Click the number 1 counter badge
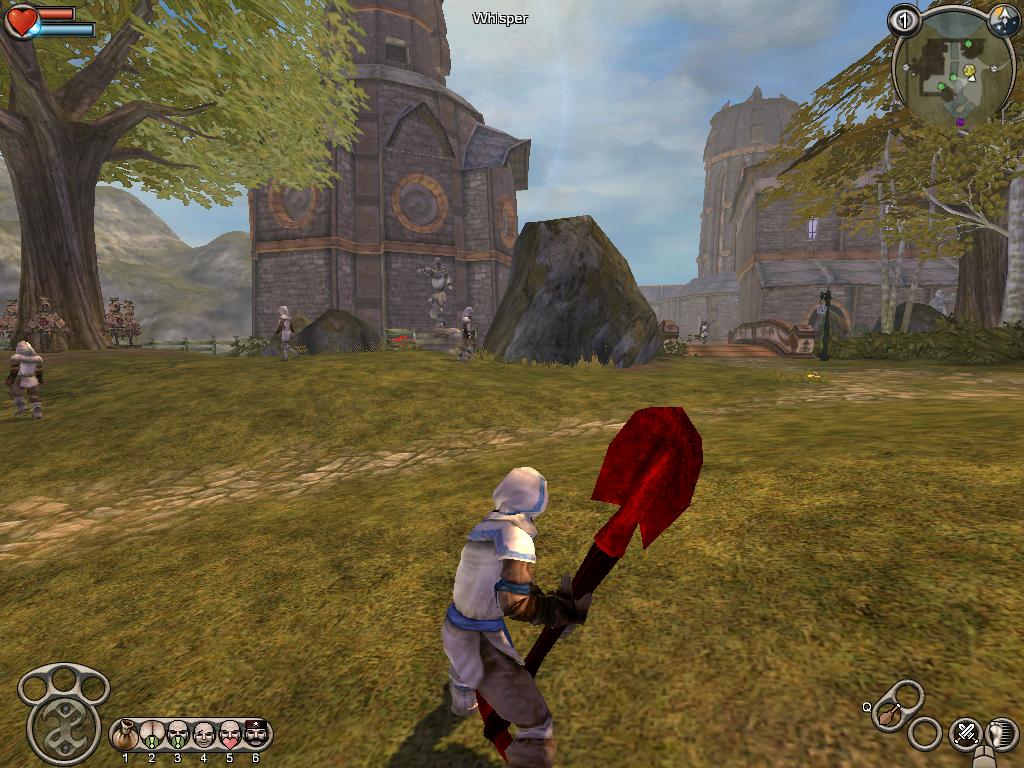 click(903, 19)
